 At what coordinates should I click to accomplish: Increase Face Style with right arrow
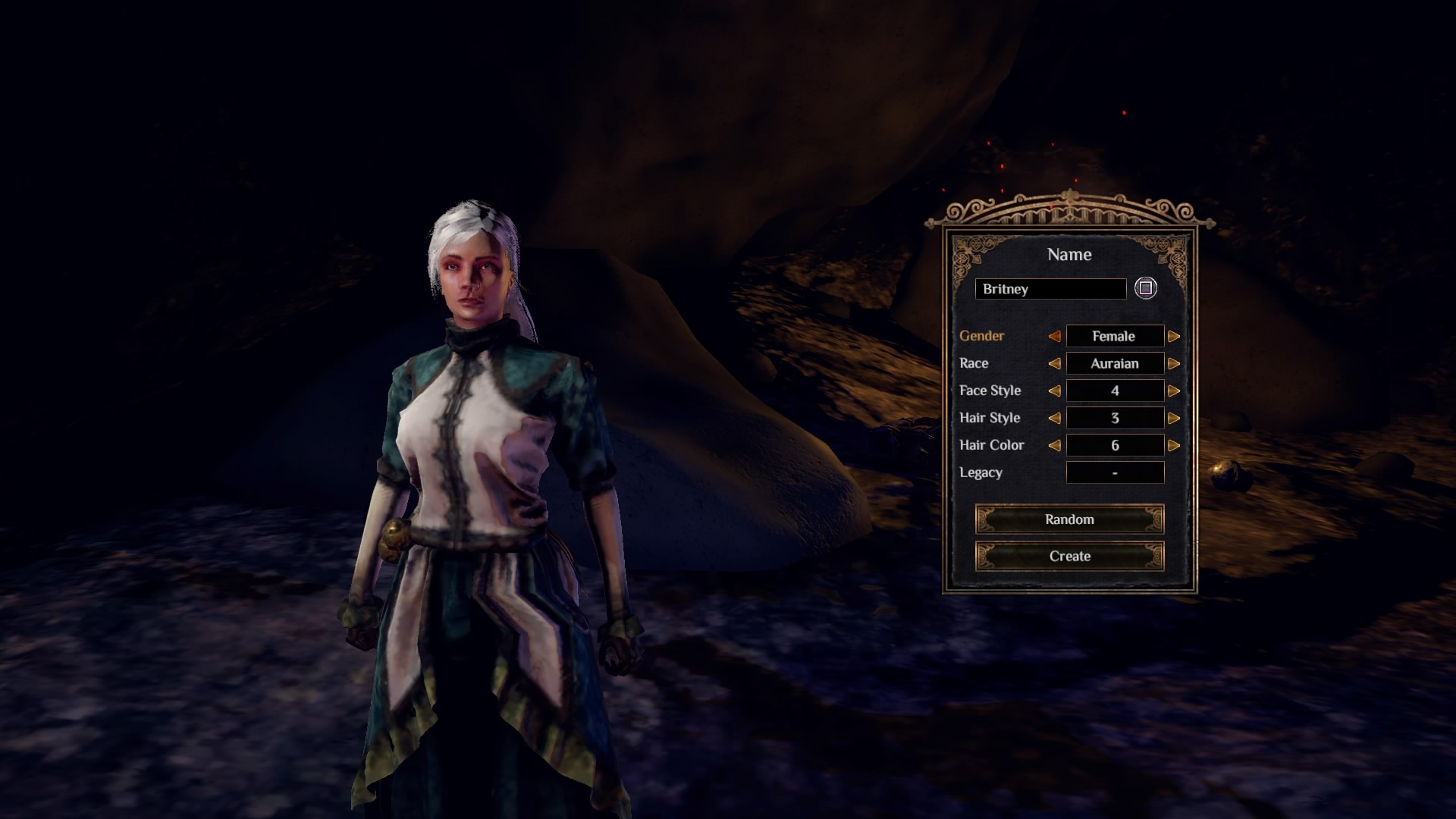[1174, 391]
